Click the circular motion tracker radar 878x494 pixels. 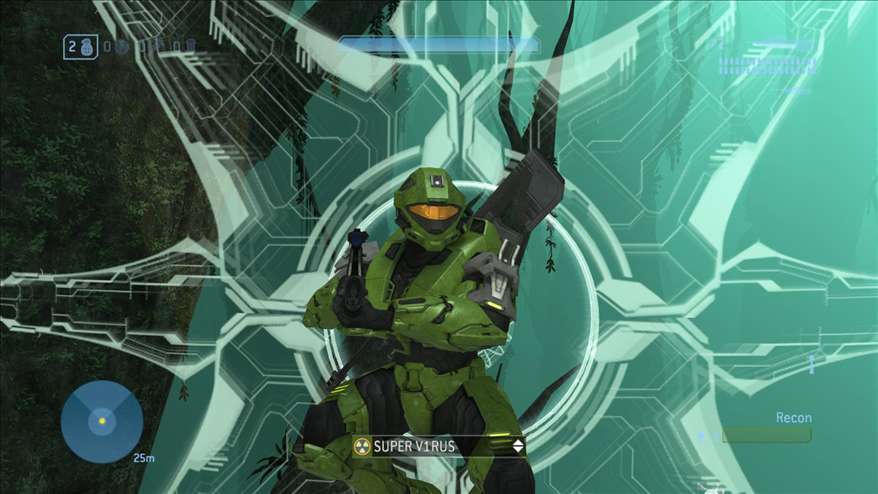pos(101,421)
